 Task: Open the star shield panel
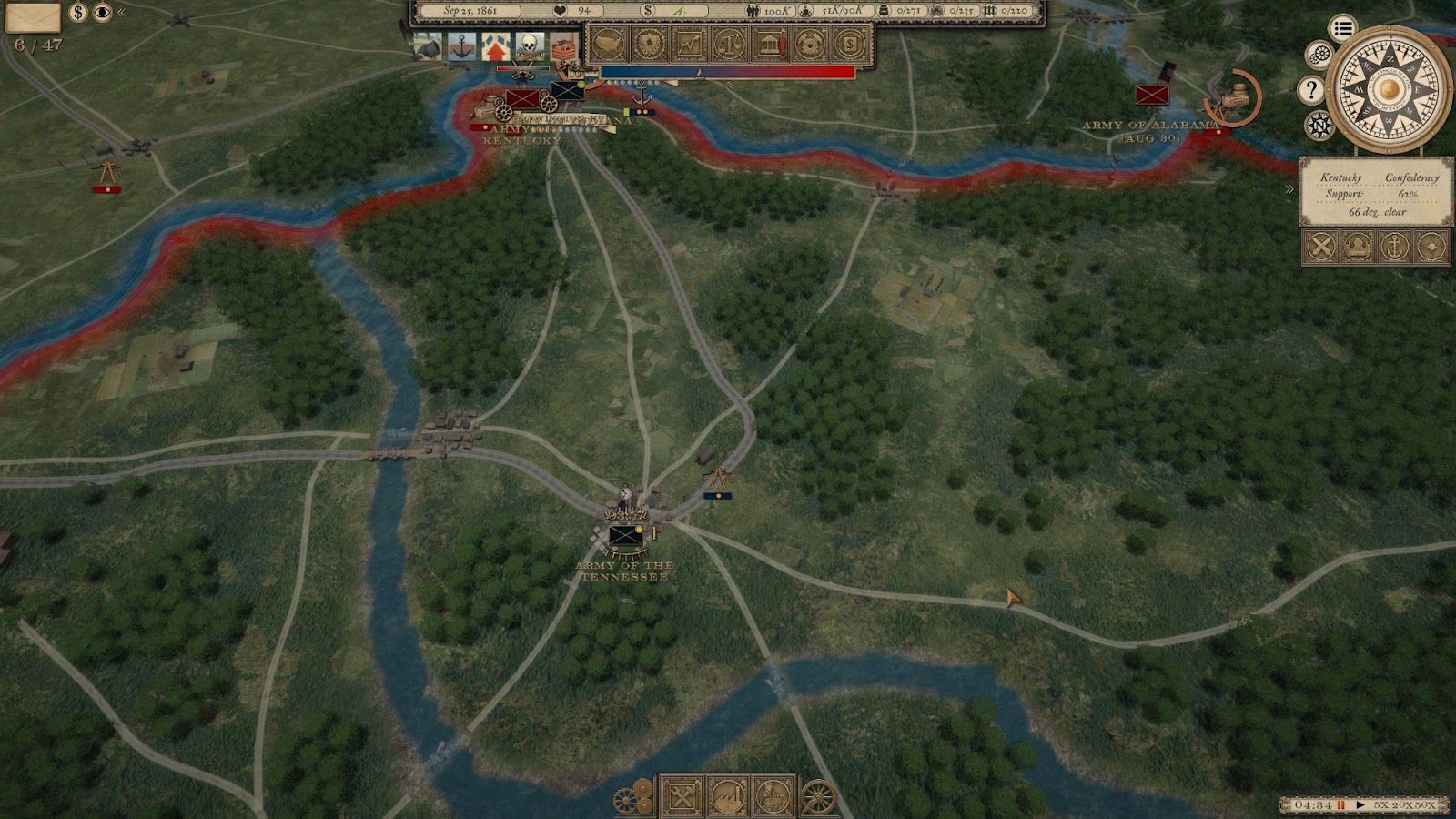(648, 43)
